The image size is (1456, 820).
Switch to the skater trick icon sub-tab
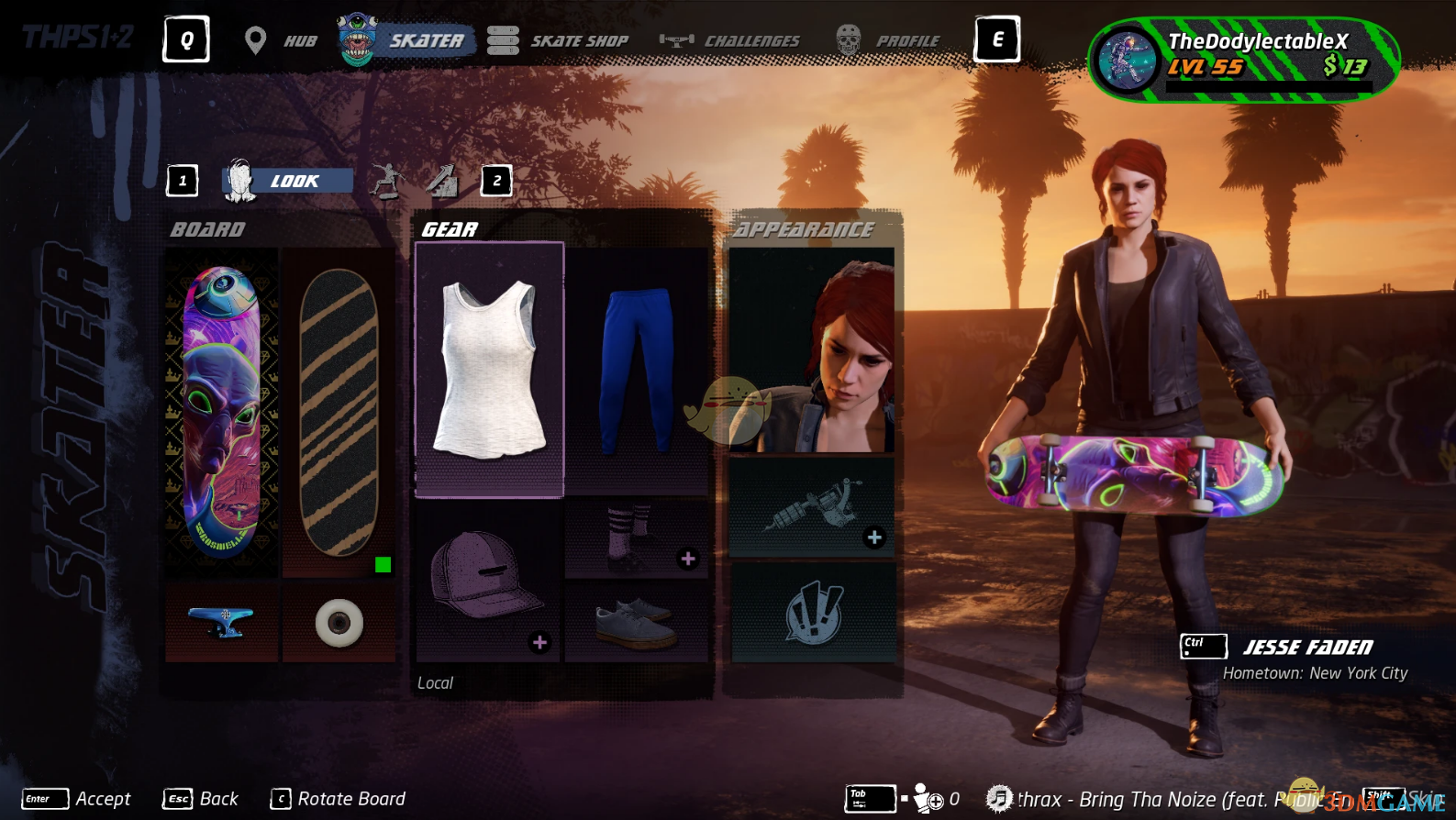(387, 181)
